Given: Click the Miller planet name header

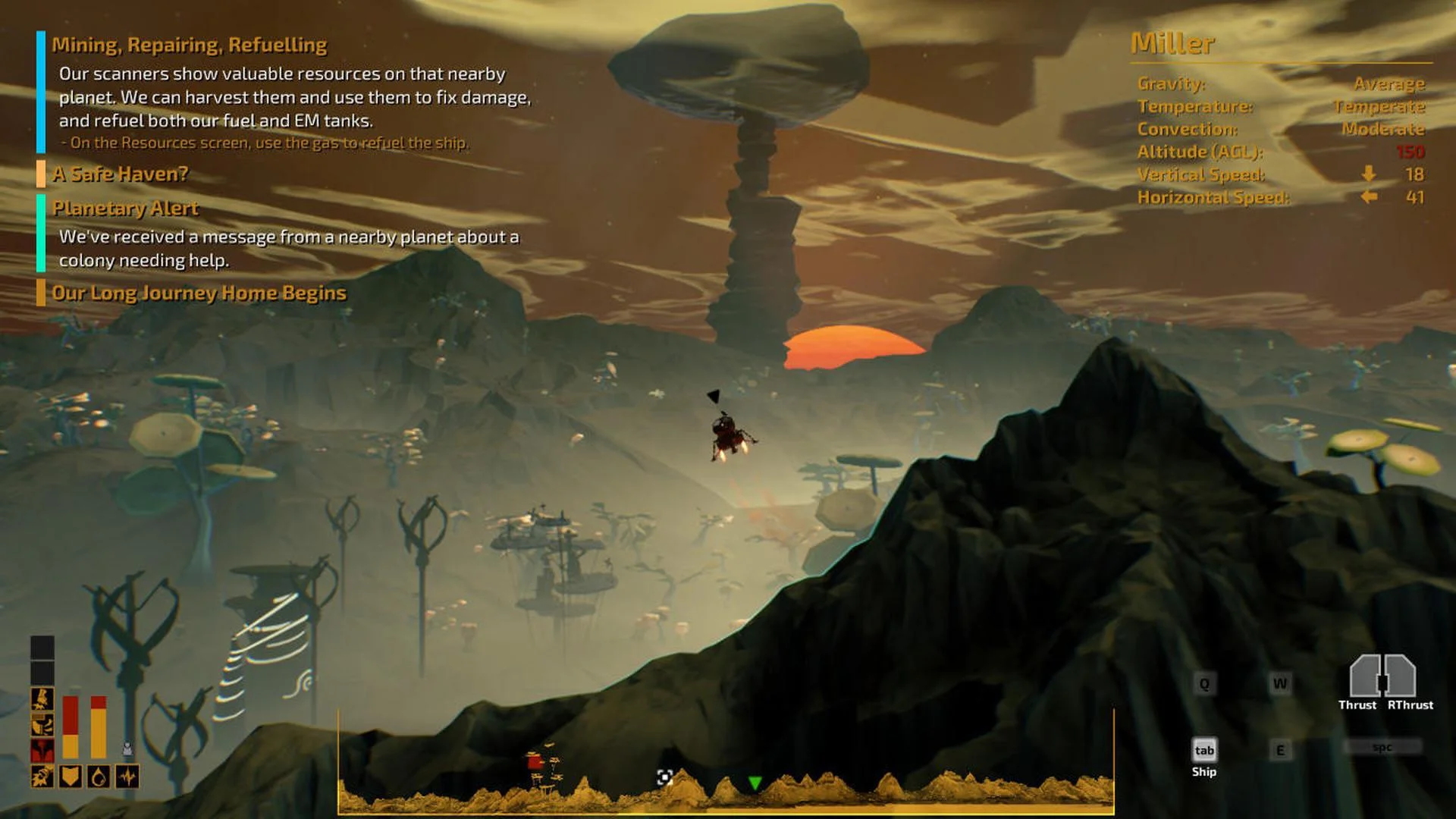Looking at the screenshot, I should click(x=1172, y=44).
